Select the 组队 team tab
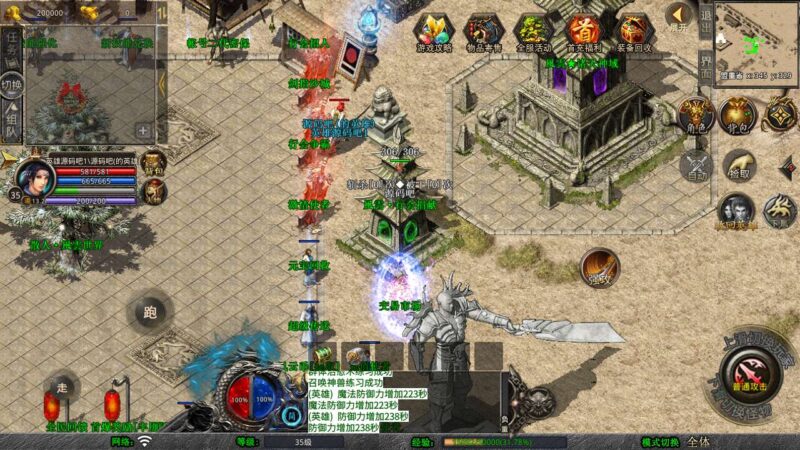 12,124
